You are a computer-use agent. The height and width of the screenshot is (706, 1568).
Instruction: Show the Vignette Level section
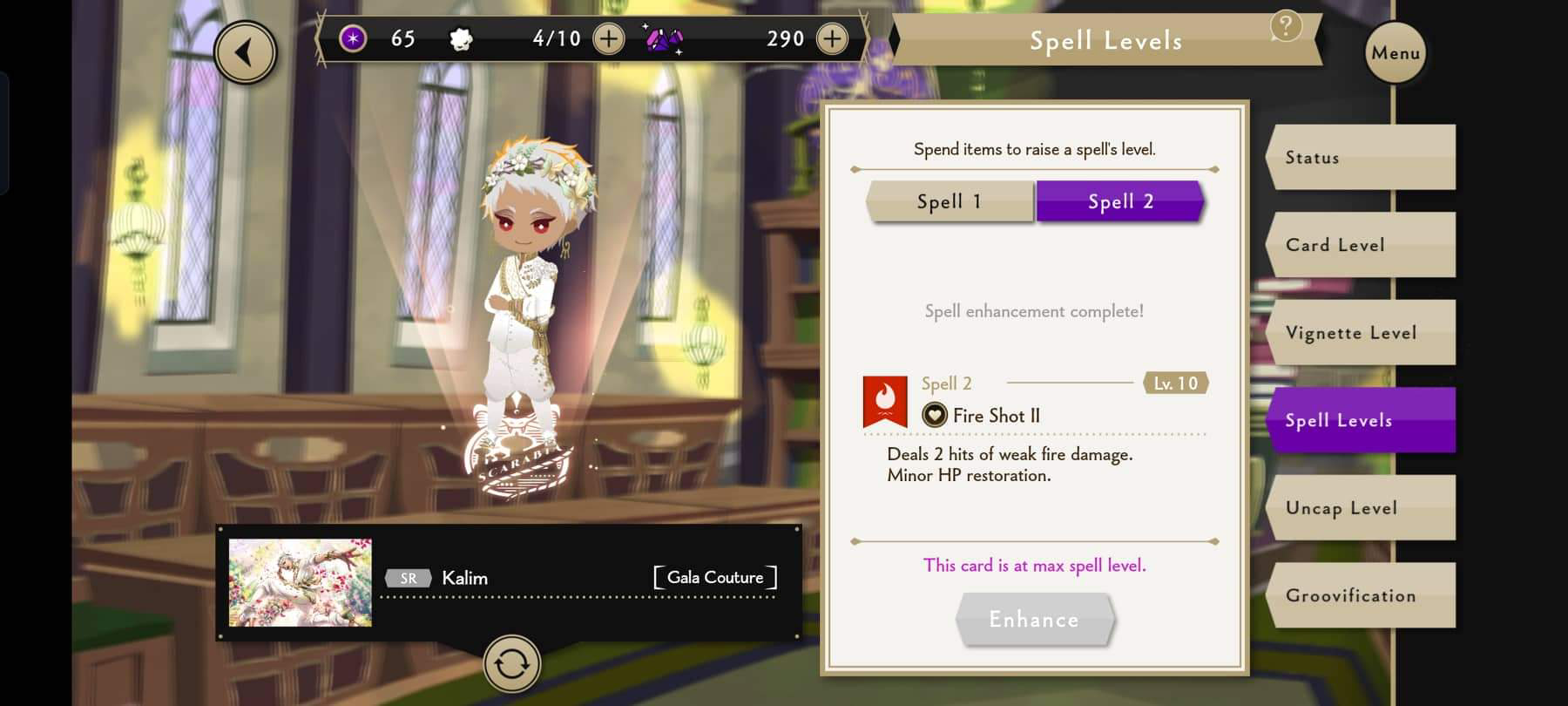coord(1361,333)
